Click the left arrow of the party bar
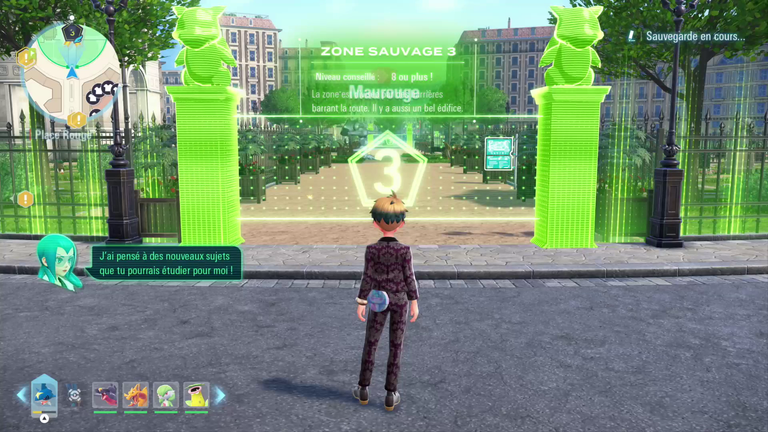768x432 pixels. (x=21, y=395)
